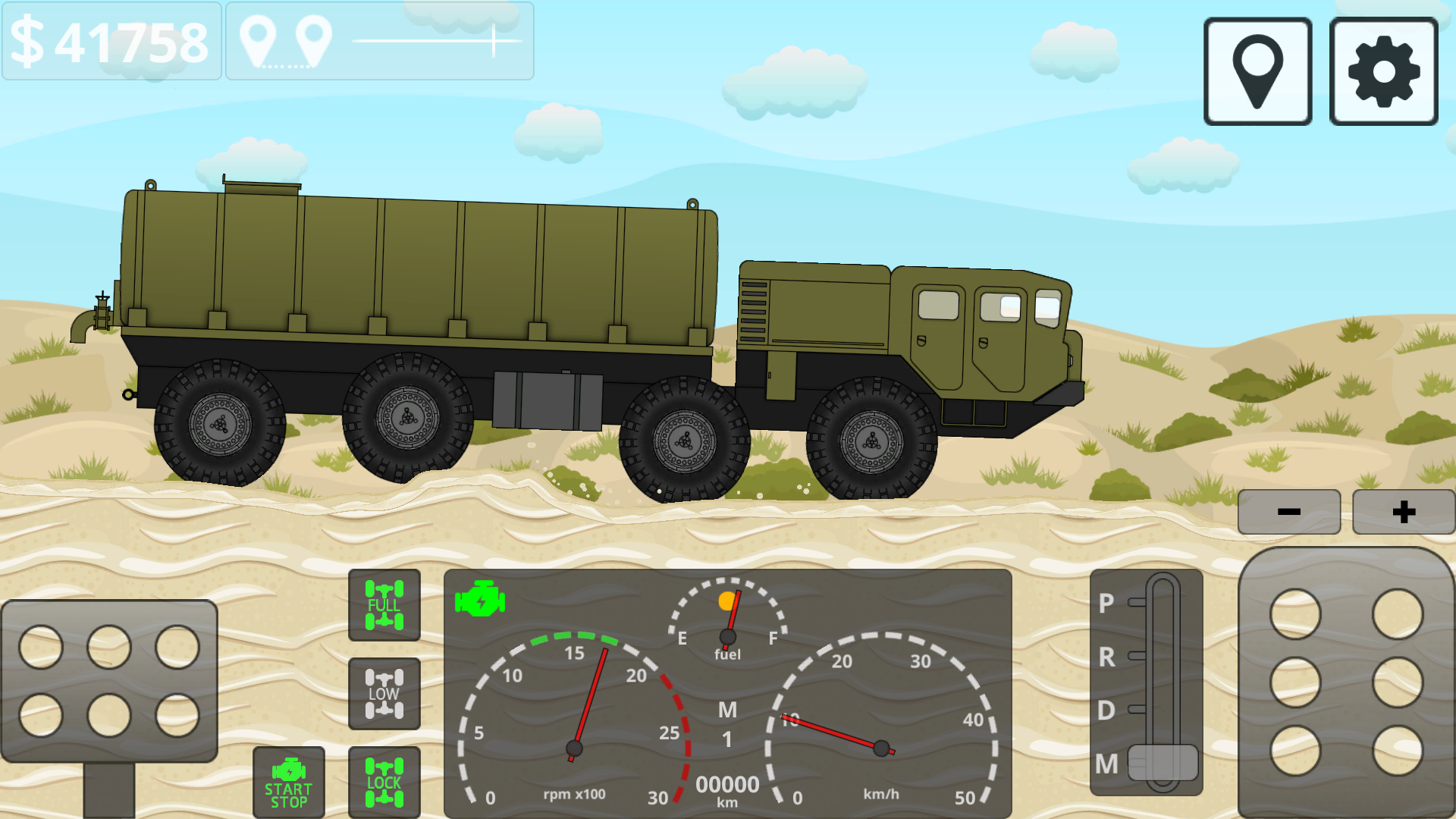Select the FULL all-wheel drive icon
The height and width of the screenshot is (819, 1456).
[384, 606]
